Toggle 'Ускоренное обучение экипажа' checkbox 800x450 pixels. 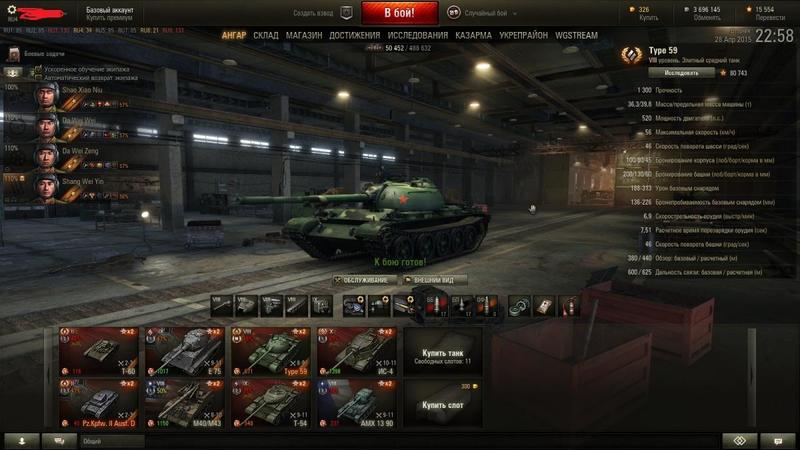[37, 69]
